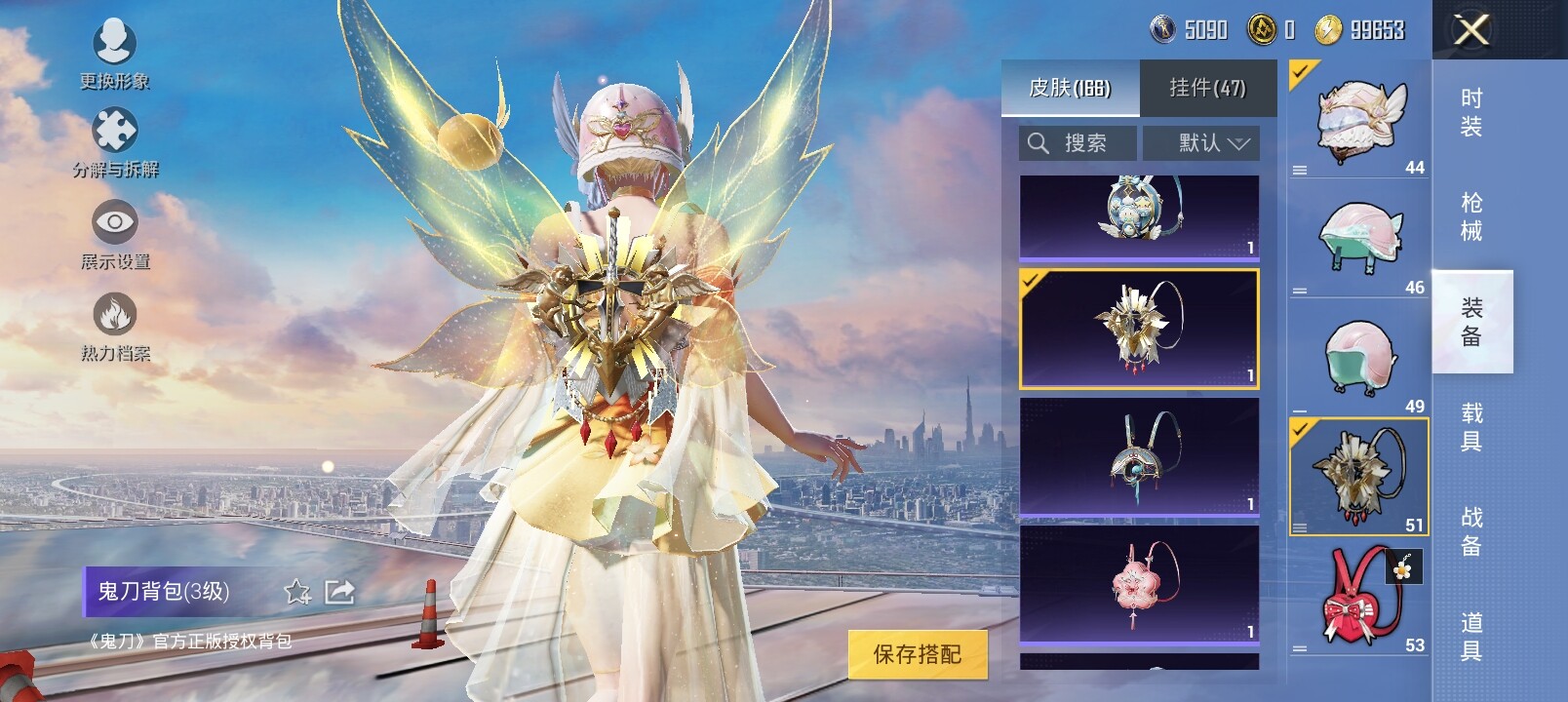This screenshot has height=702, width=1568.
Task: Click the 搜索 search field
Action: [x=1078, y=143]
